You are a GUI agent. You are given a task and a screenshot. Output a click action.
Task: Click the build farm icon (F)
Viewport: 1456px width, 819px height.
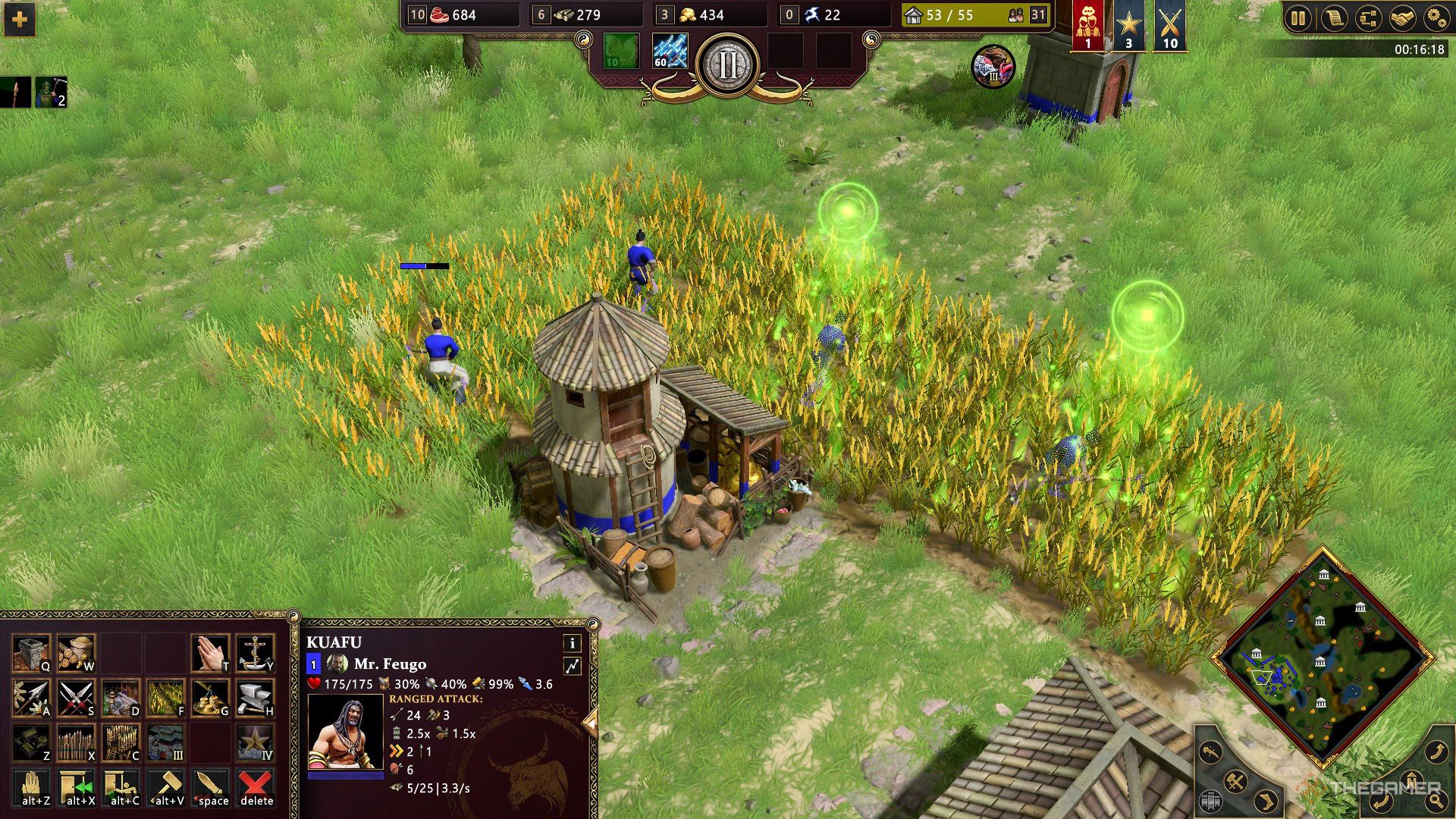click(165, 698)
